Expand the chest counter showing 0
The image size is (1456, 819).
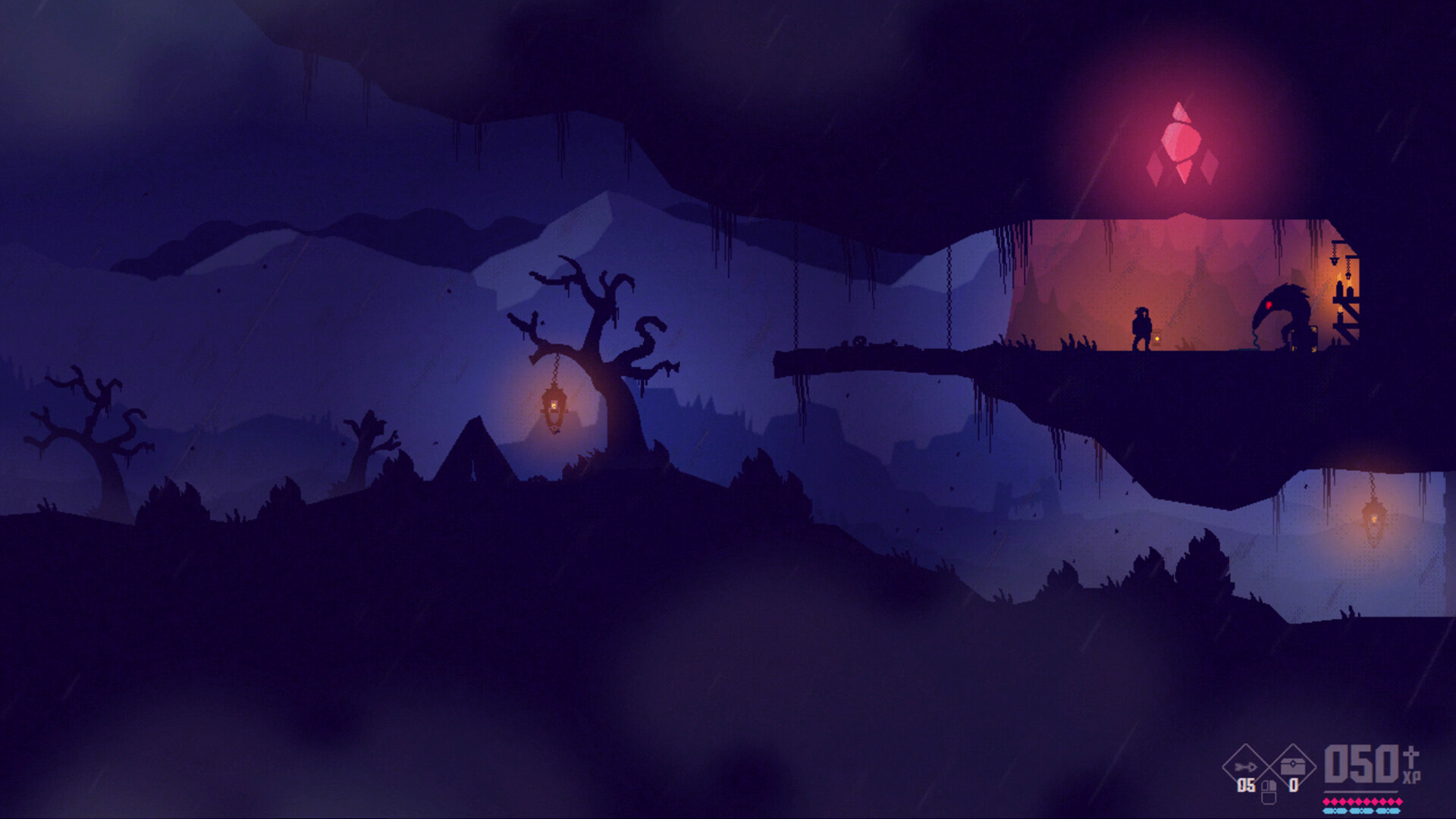[x=1294, y=785]
